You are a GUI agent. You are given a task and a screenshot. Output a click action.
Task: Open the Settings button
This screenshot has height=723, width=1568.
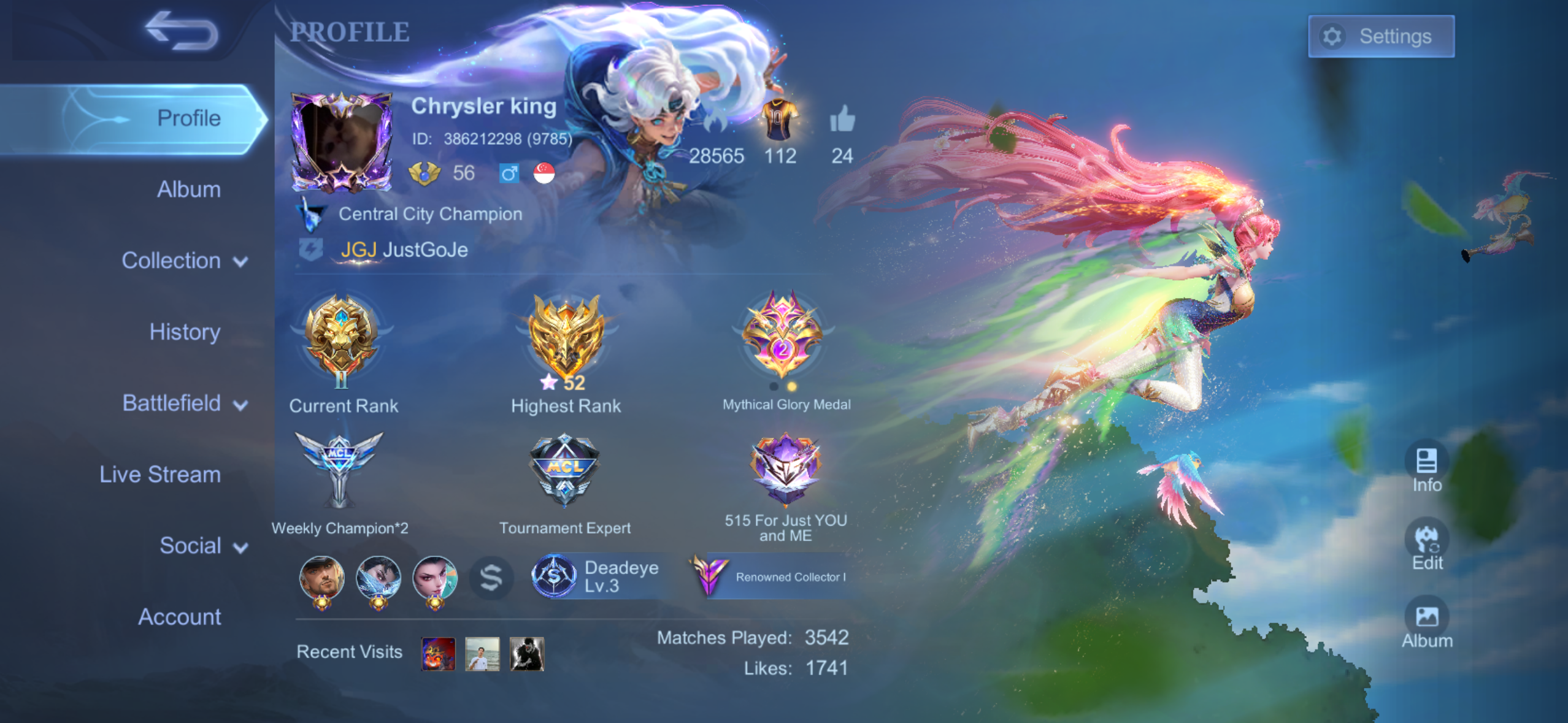point(1380,36)
